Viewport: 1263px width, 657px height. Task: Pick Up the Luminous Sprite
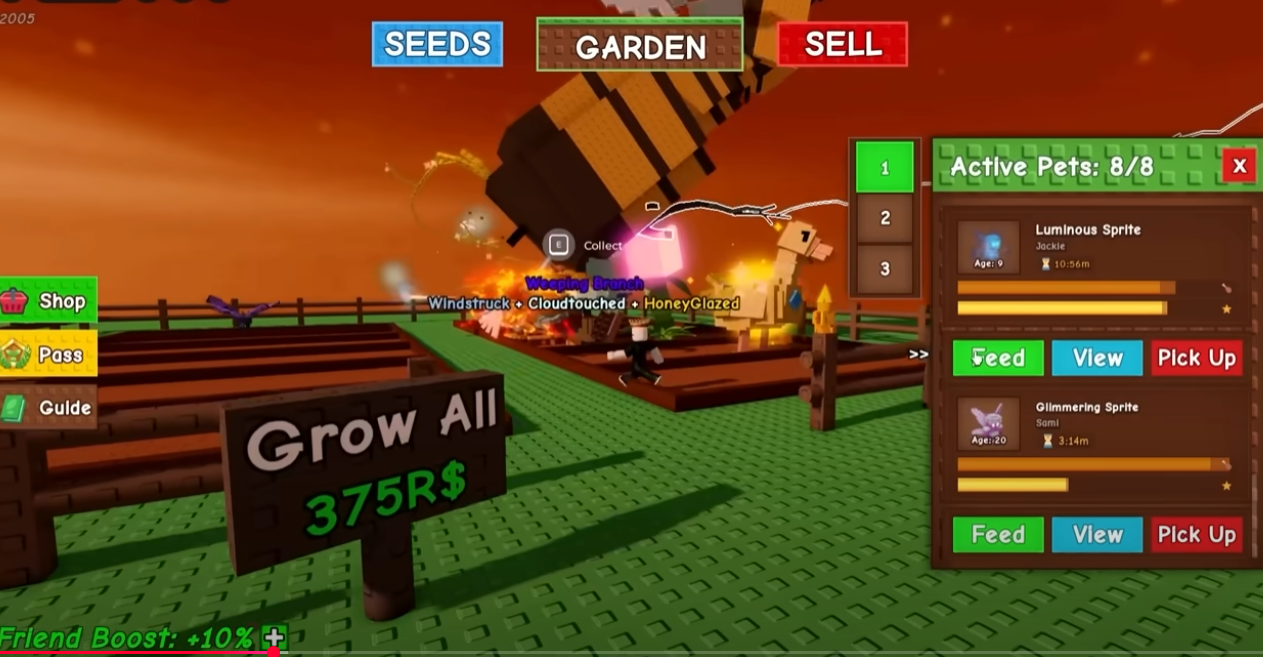[1196, 358]
